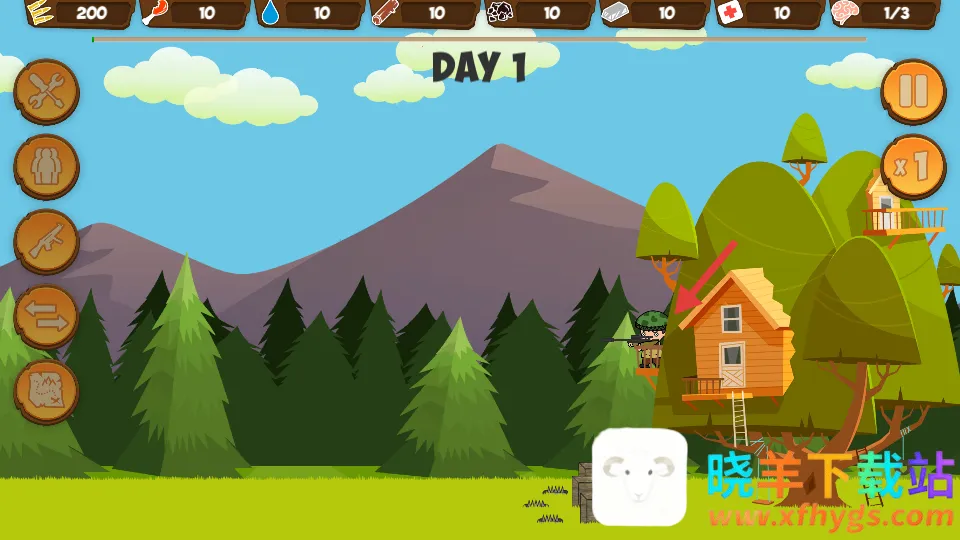Change the x1 game speed
960x540 pixels.
click(913, 166)
